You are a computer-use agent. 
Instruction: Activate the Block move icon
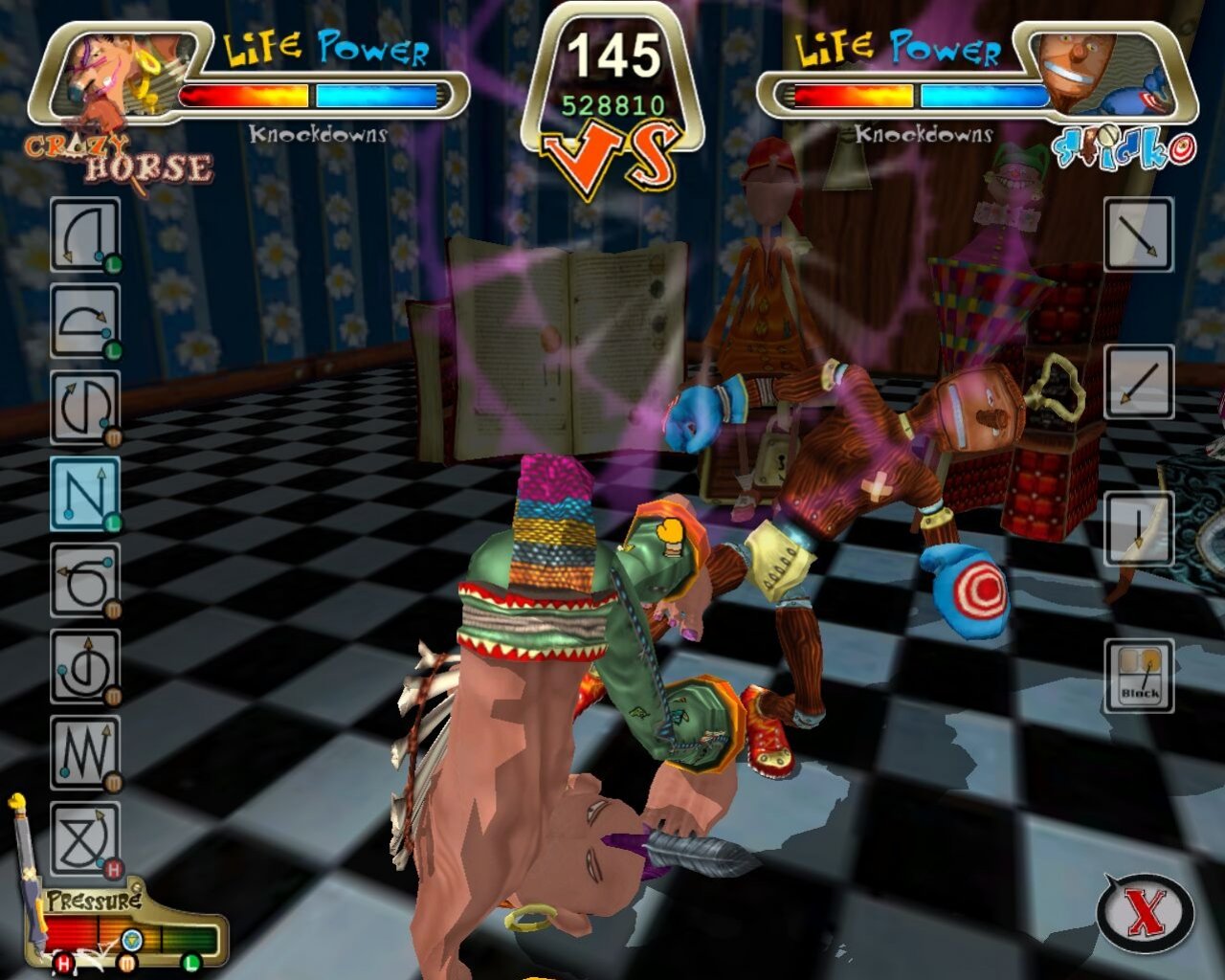pyautogui.click(x=1139, y=676)
